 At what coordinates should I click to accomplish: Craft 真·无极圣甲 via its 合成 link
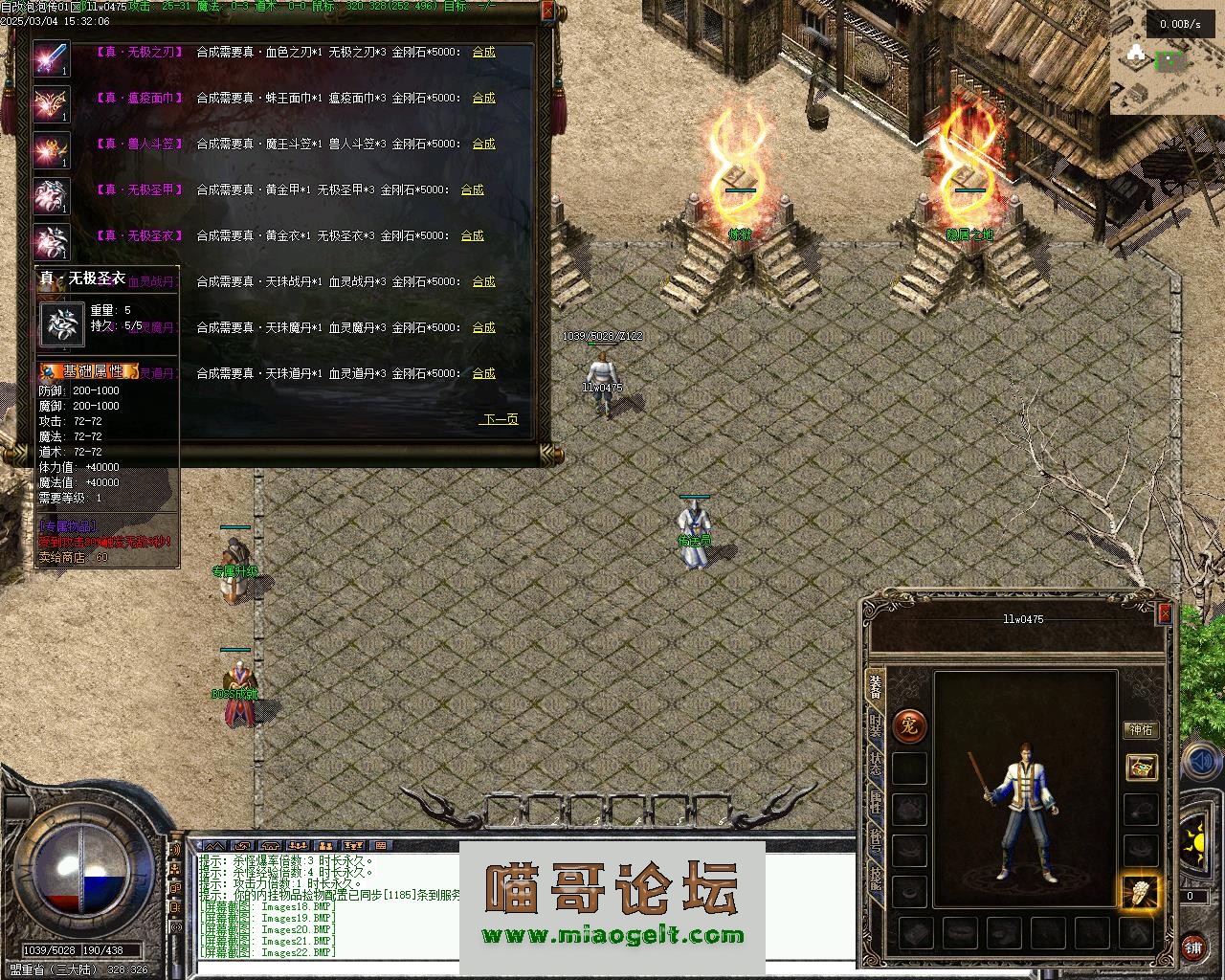472,189
